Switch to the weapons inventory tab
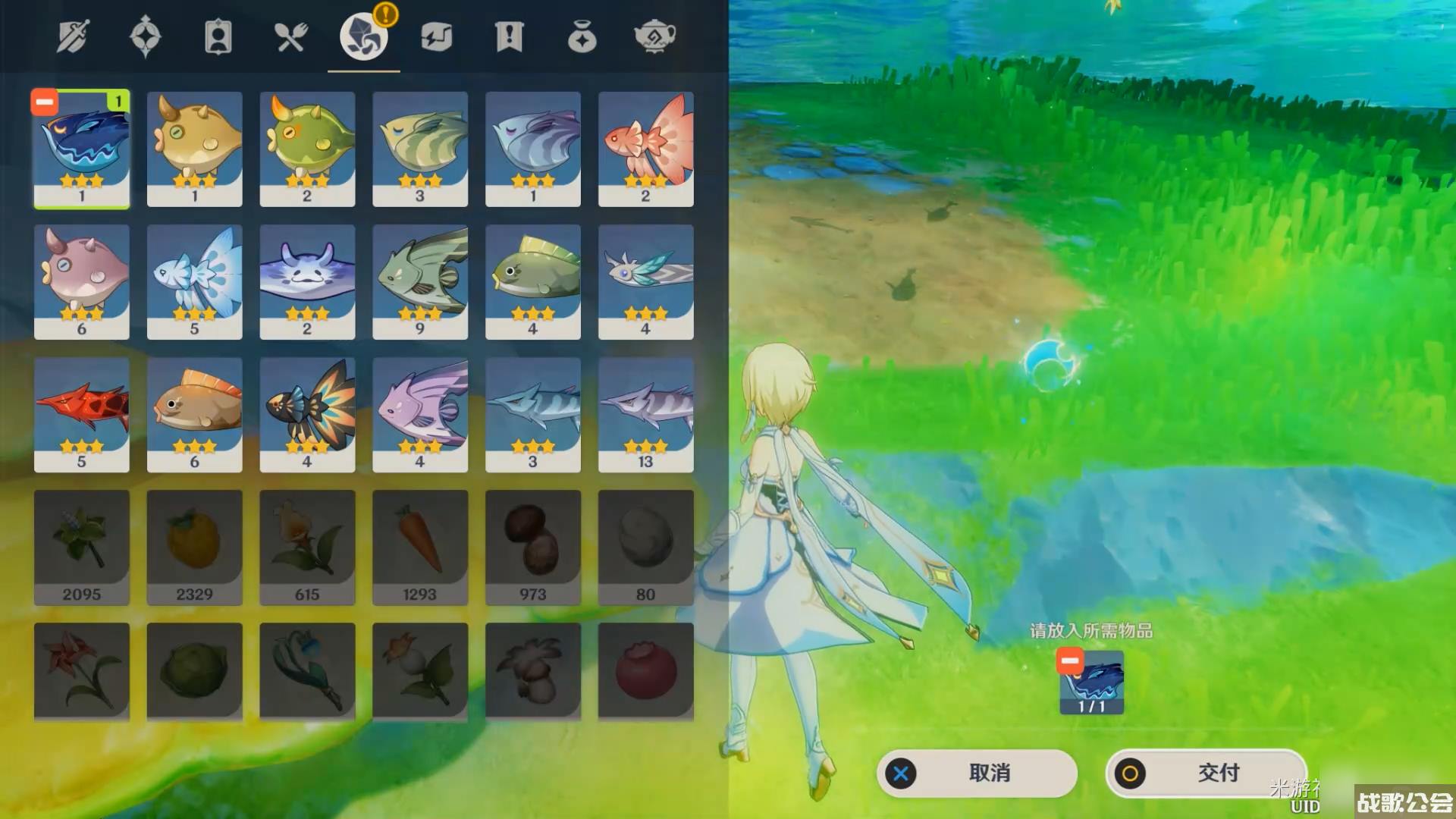 (73, 36)
